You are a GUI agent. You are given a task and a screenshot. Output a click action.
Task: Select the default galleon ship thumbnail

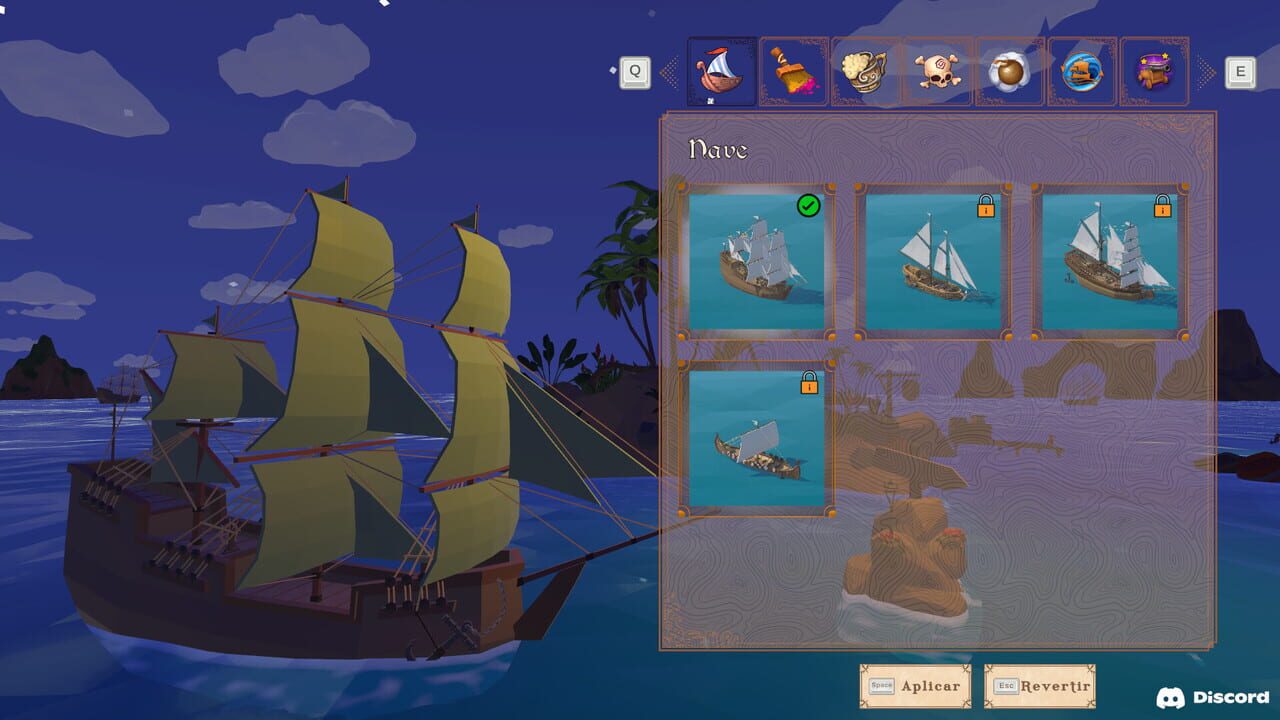[x=757, y=260]
